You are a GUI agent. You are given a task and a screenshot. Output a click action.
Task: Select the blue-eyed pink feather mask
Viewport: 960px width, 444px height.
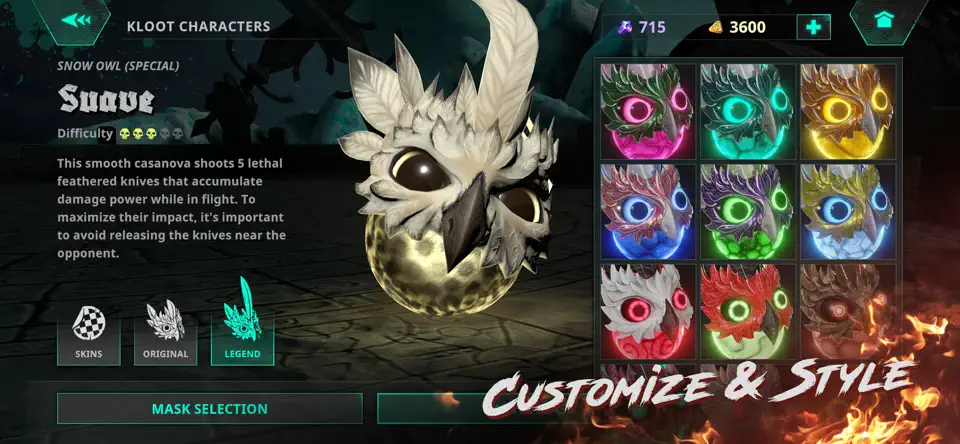646,210
